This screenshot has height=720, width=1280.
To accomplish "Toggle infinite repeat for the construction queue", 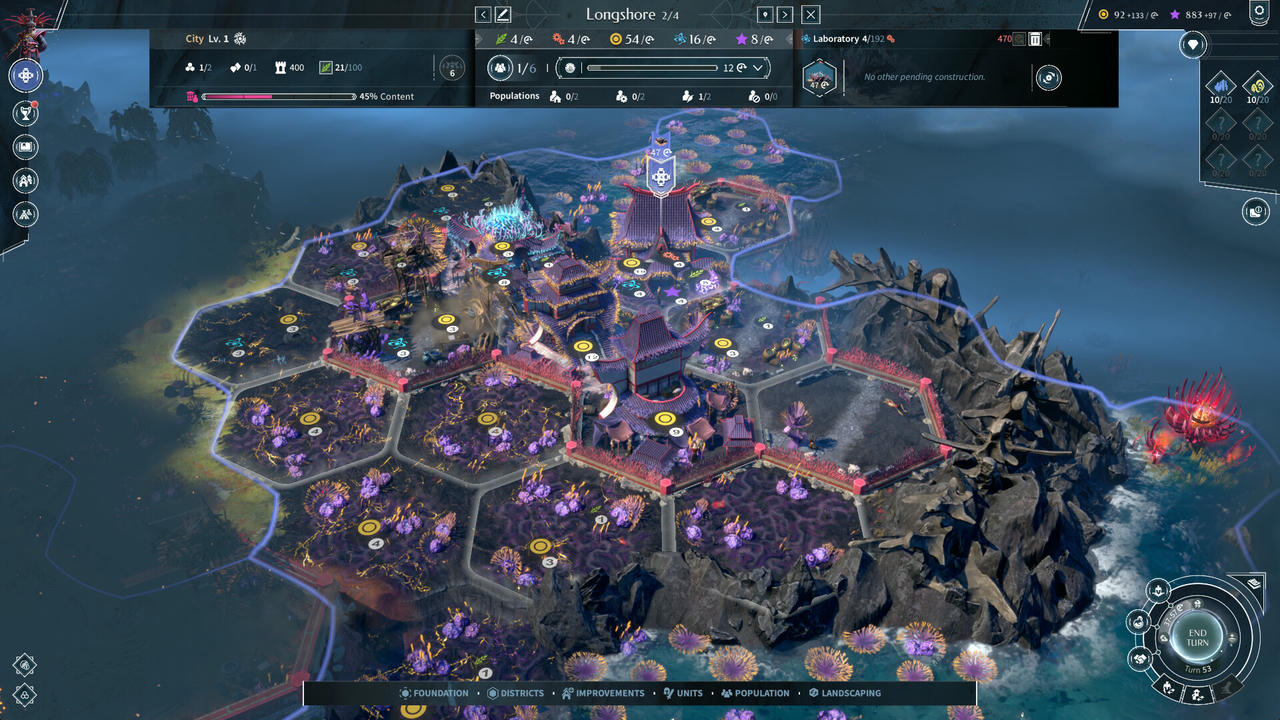I will (x=1048, y=77).
